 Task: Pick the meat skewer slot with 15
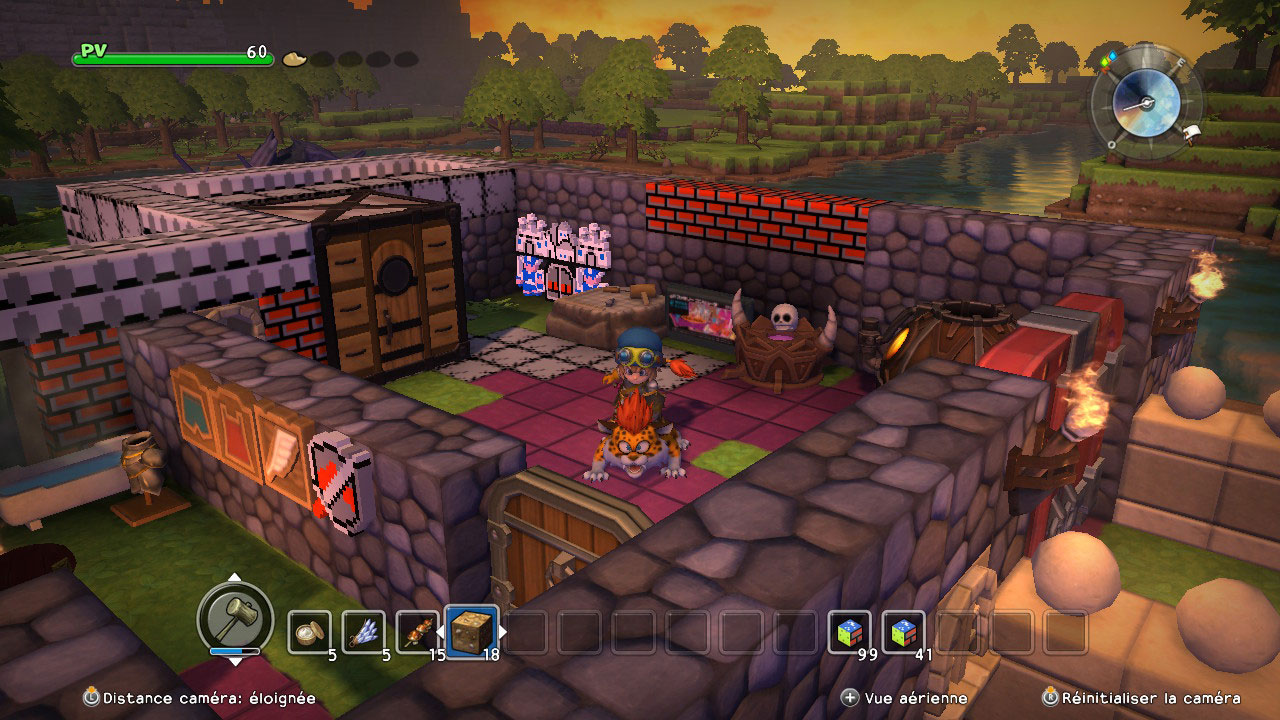[x=417, y=631]
